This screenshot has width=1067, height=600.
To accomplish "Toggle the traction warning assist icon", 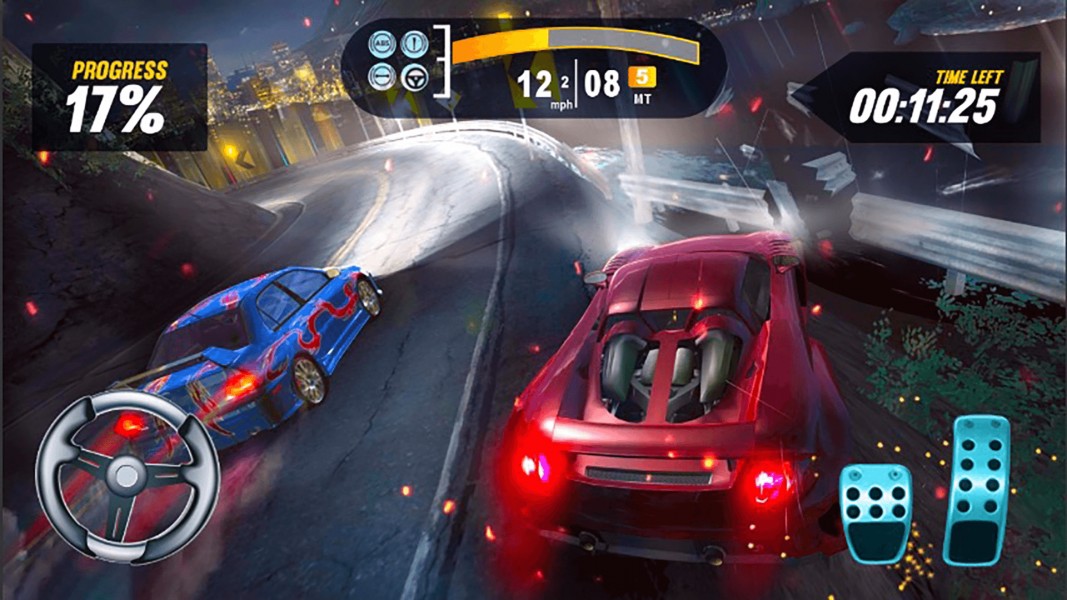I will pyautogui.click(x=413, y=44).
